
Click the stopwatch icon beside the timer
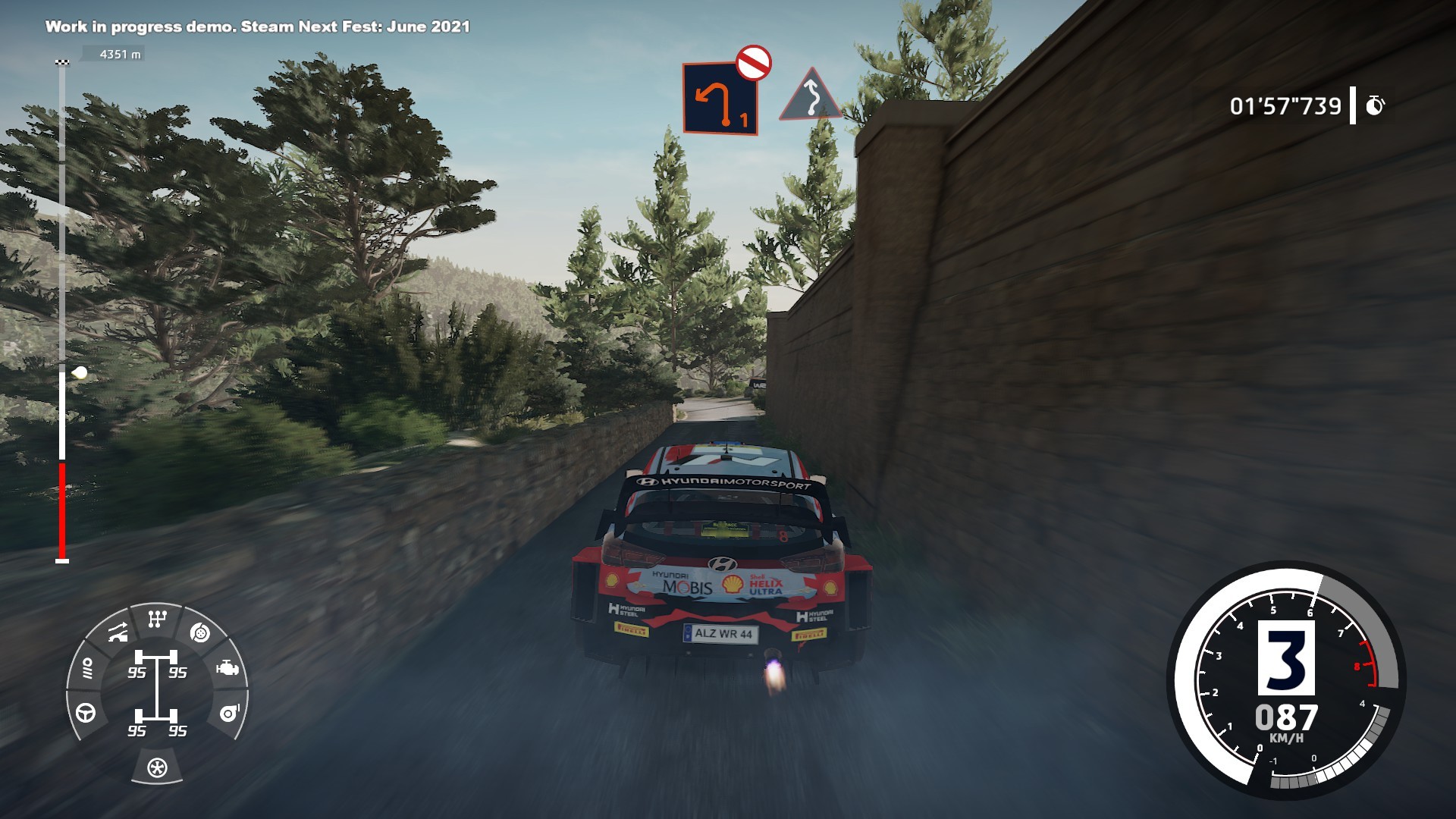pyautogui.click(x=1375, y=105)
